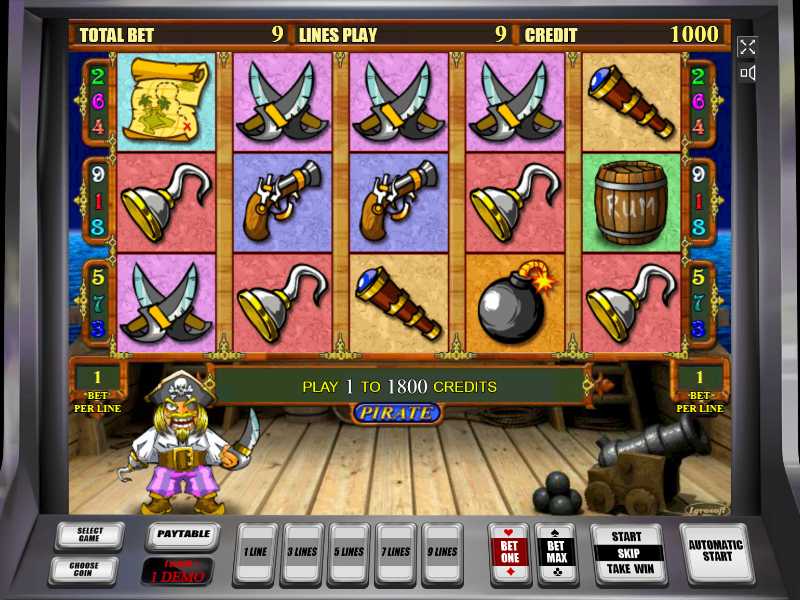Activate the 7 Lines button
Image resolution: width=800 pixels, height=600 pixels.
[x=395, y=552]
